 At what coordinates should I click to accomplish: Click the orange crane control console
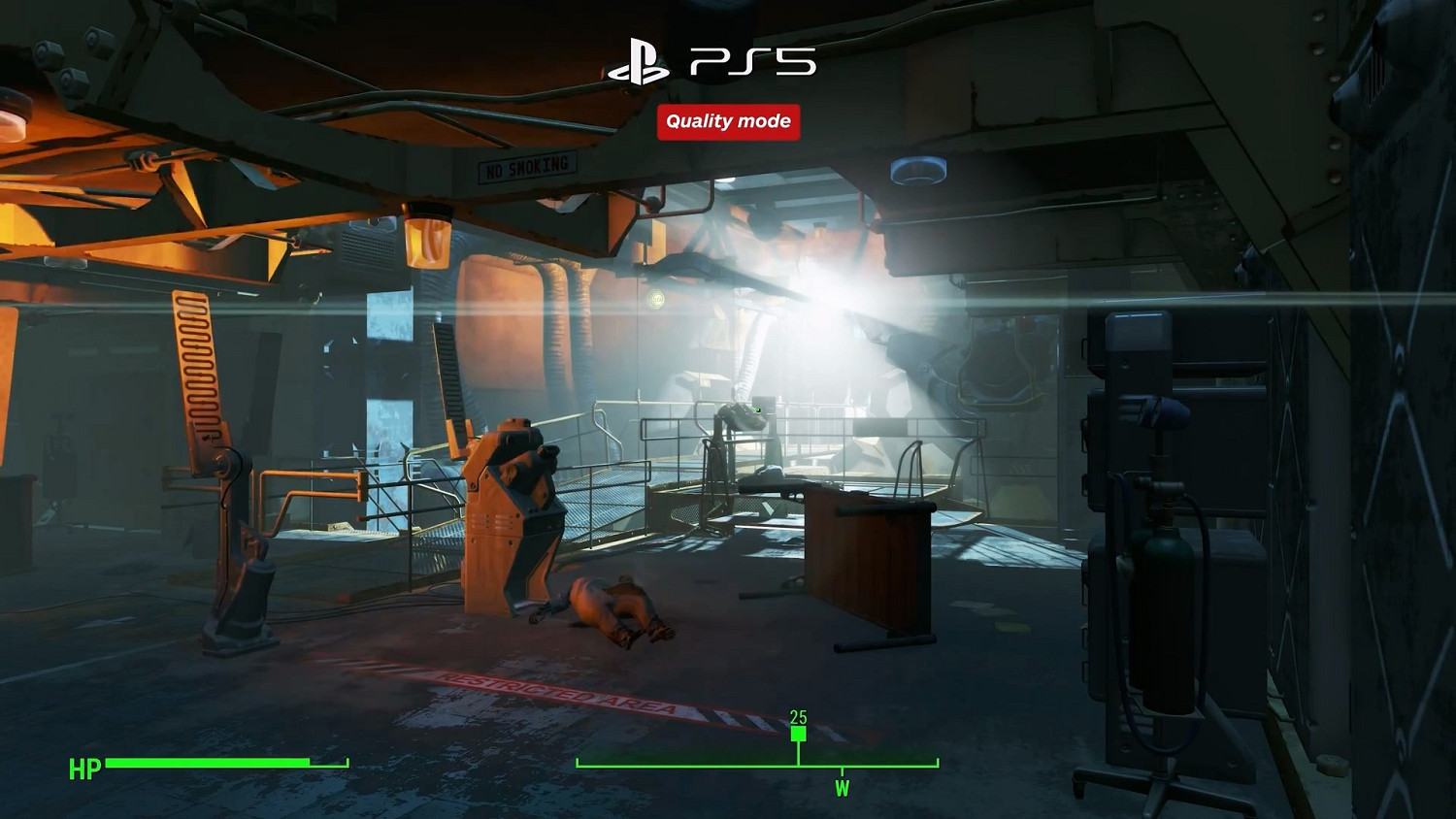[517, 505]
